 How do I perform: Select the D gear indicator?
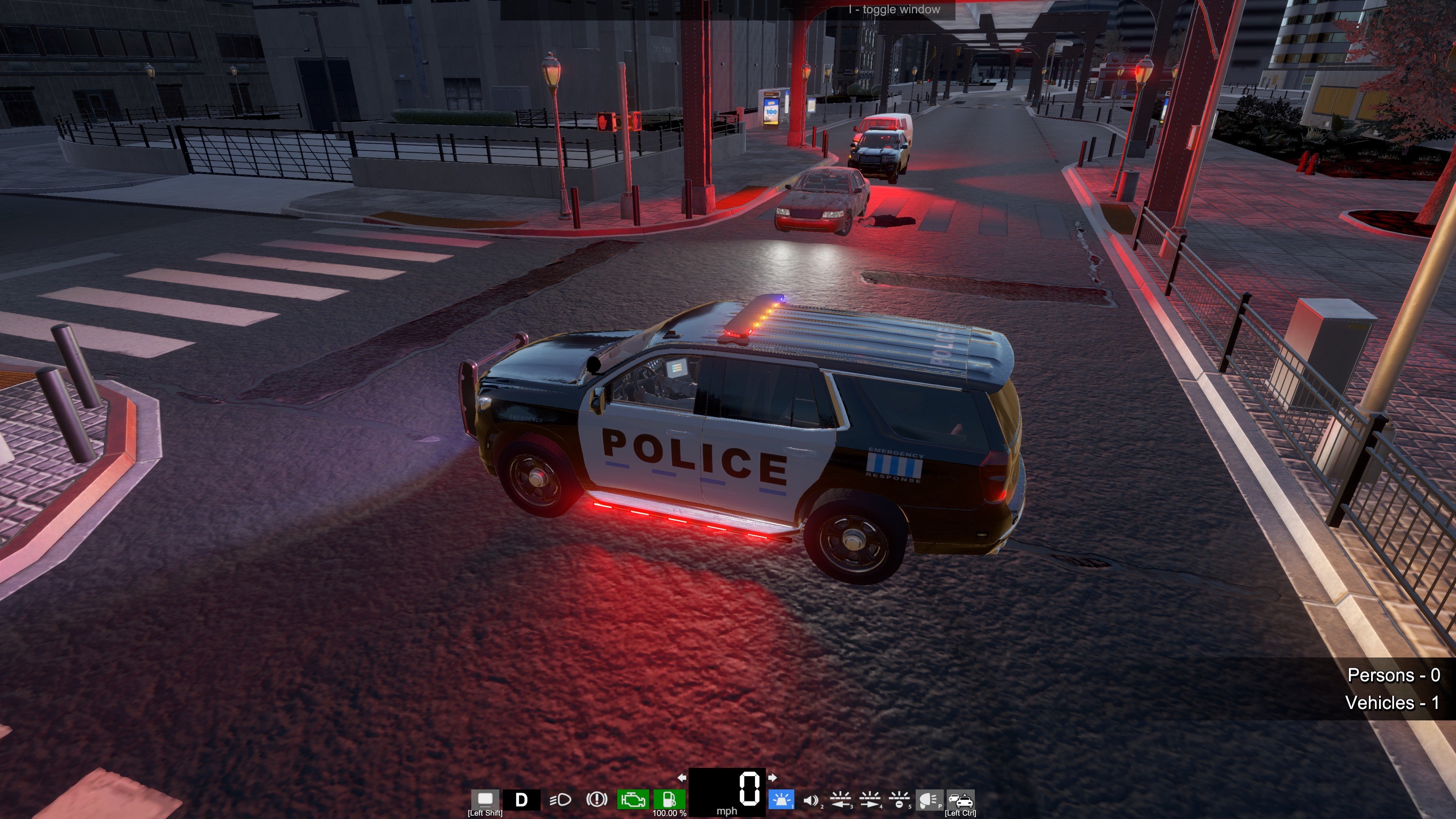(x=521, y=800)
